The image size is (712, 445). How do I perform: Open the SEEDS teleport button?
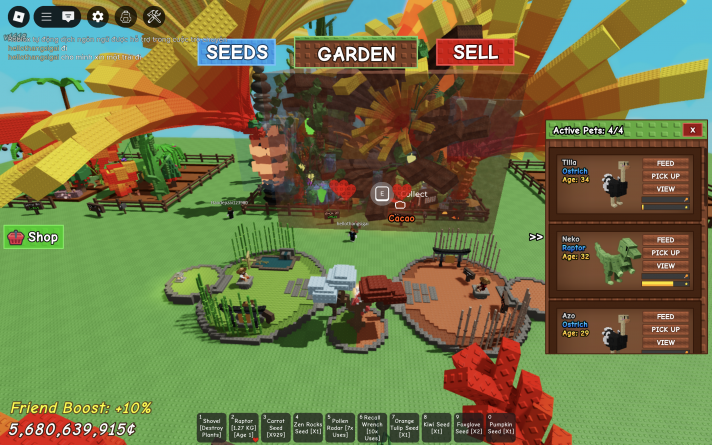(x=237, y=52)
